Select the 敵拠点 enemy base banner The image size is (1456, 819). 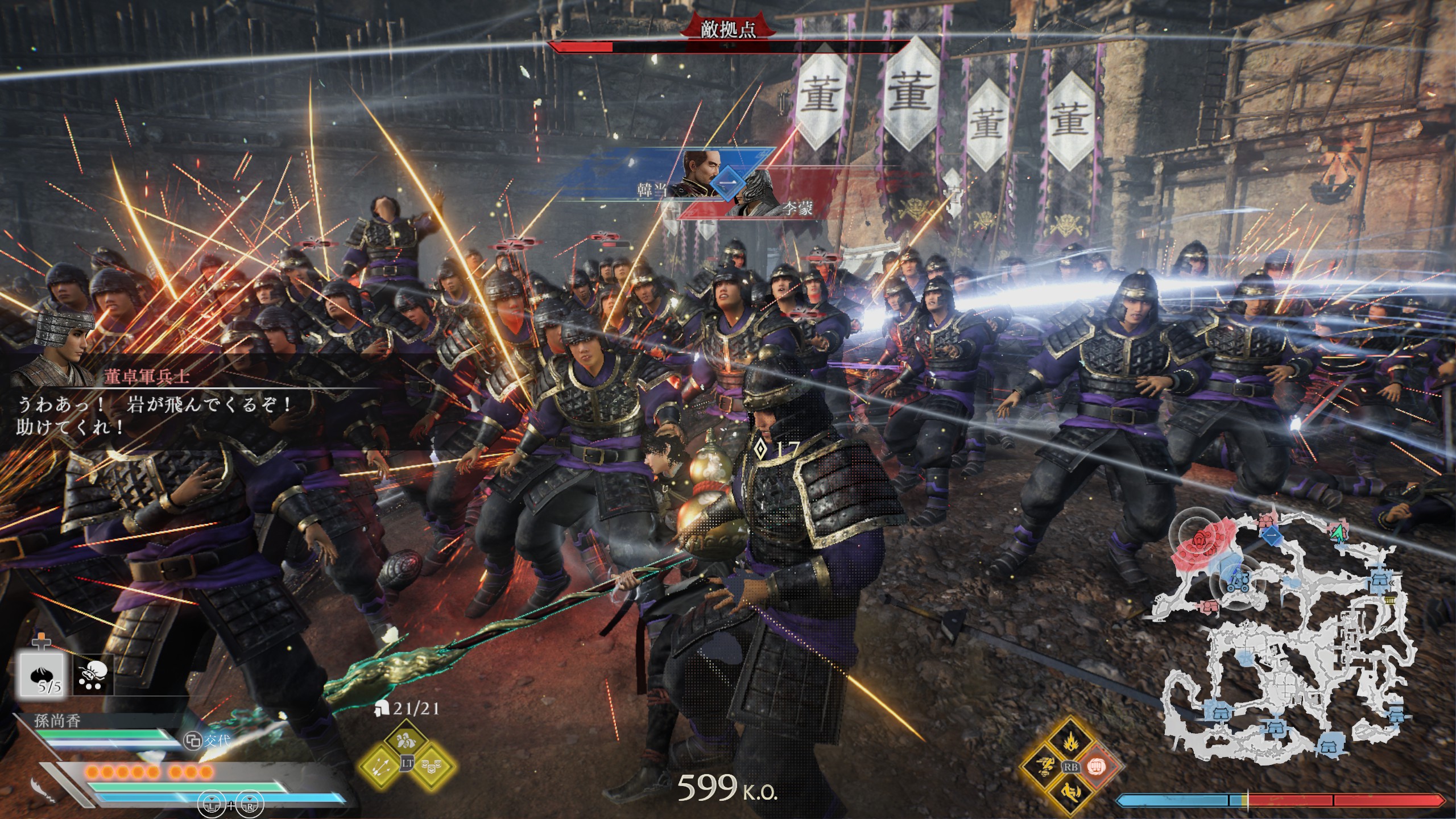pos(728,30)
